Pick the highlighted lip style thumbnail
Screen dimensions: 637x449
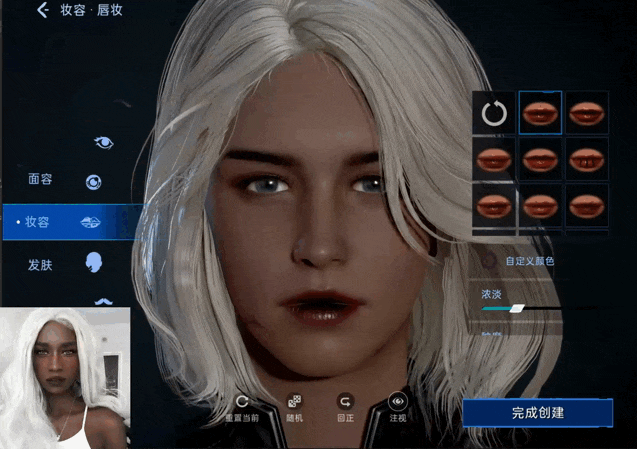(541, 113)
